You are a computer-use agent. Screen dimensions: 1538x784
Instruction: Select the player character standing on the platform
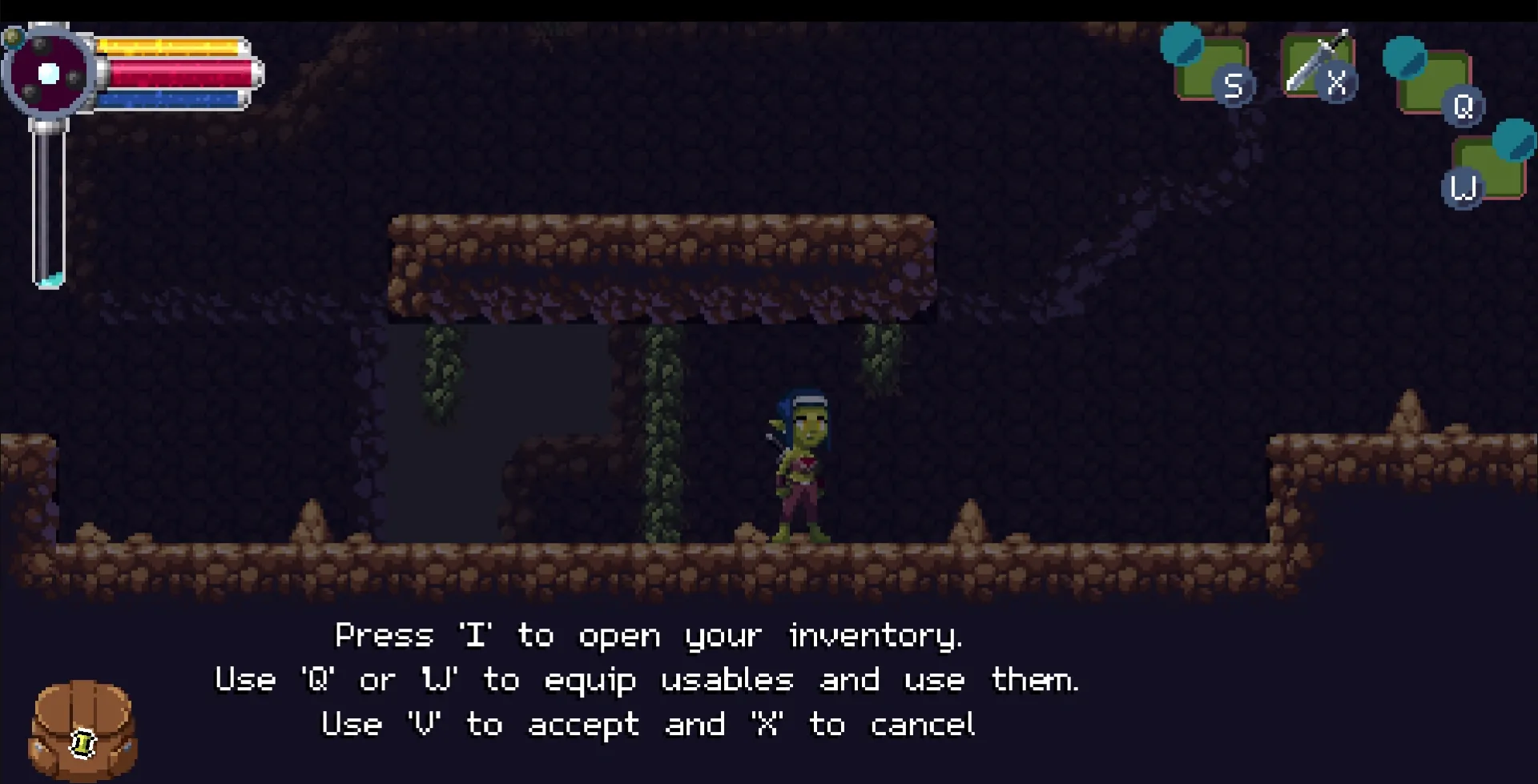(x=799, y=464)
